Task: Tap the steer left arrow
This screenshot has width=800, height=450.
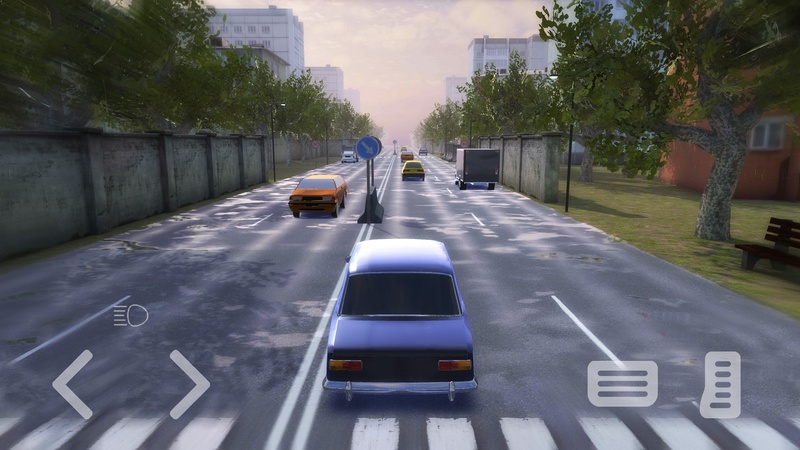Action: 73,384
